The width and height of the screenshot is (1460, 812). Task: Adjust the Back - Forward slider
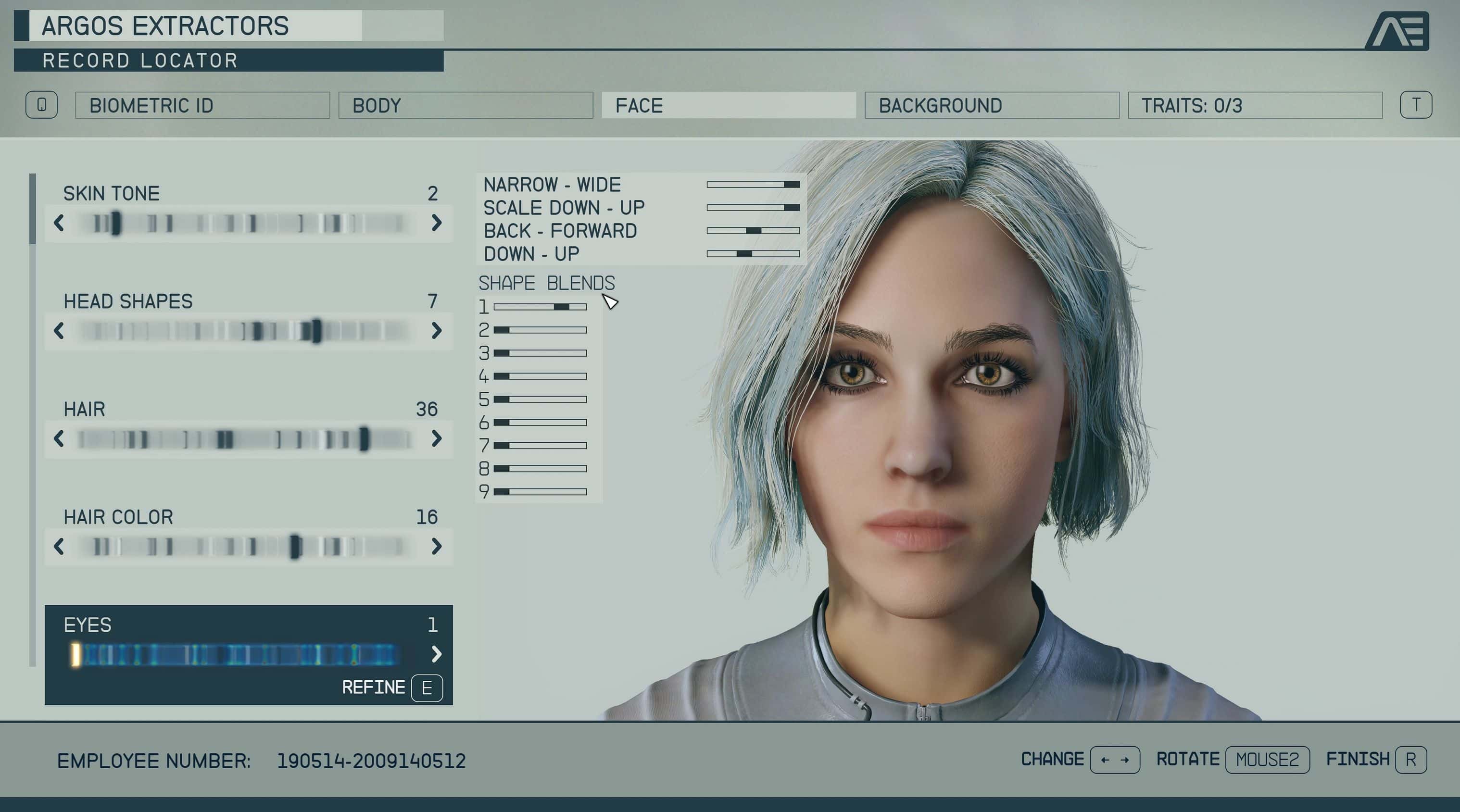[753, 231]
